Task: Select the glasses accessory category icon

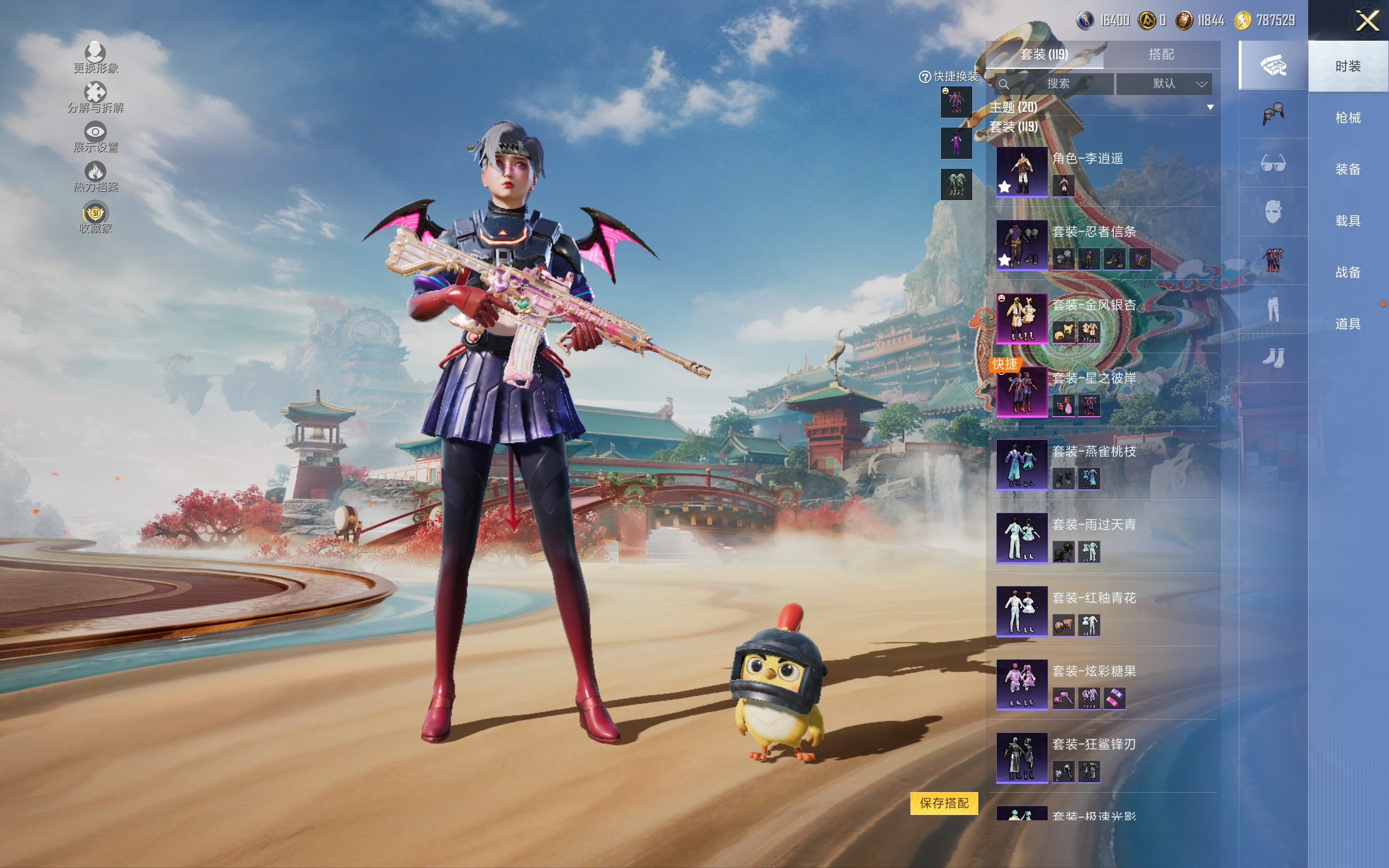Action: click(x=1272, y=164)
